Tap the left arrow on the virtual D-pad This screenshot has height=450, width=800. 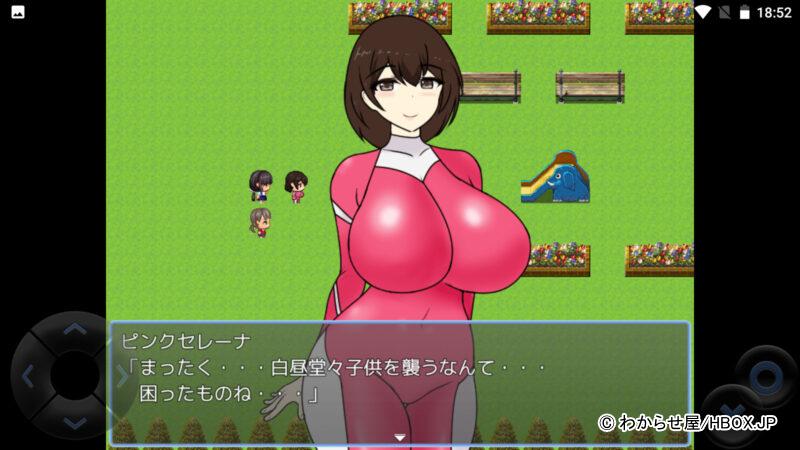(27, 377)
